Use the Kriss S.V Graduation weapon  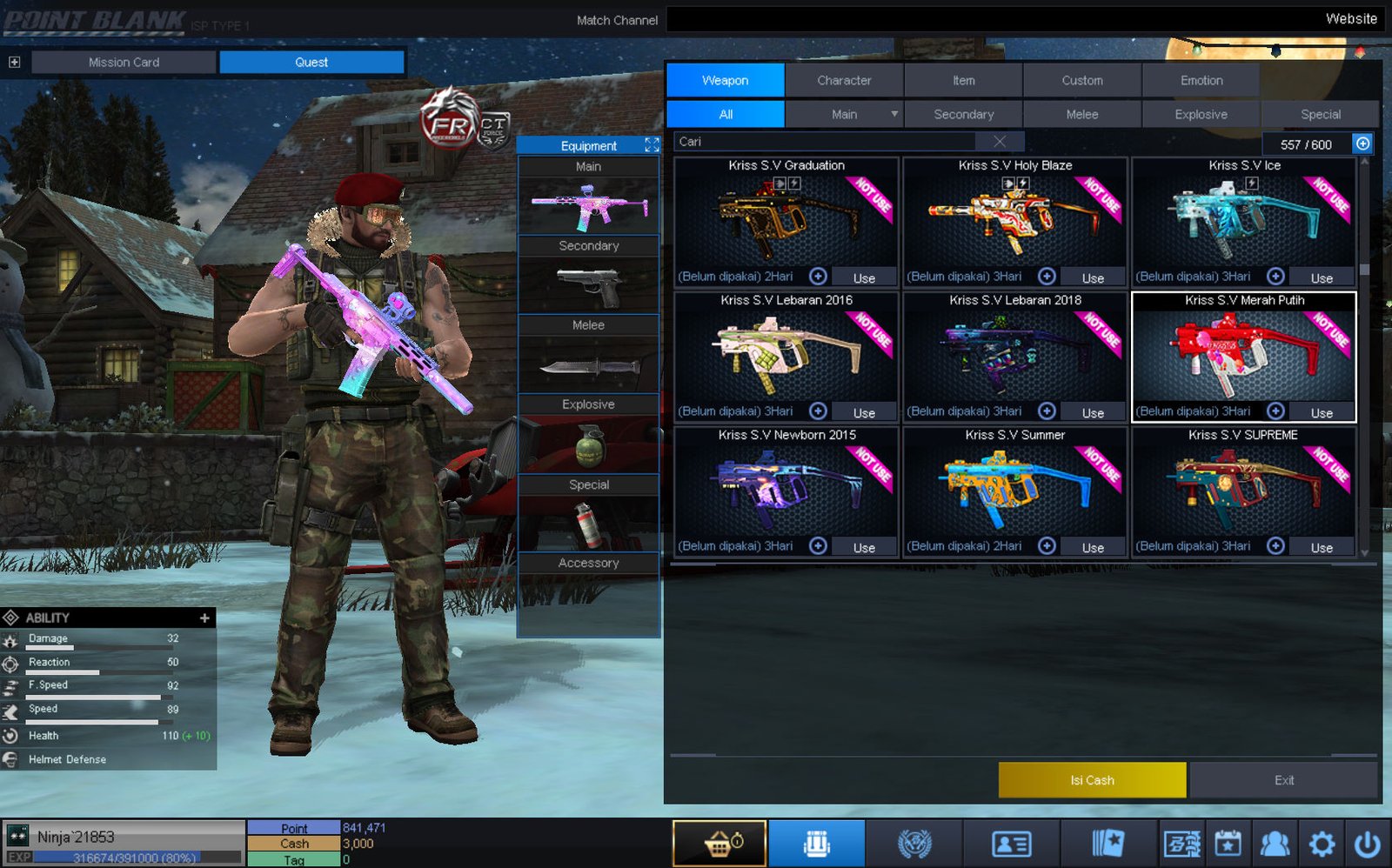[864, 277]
